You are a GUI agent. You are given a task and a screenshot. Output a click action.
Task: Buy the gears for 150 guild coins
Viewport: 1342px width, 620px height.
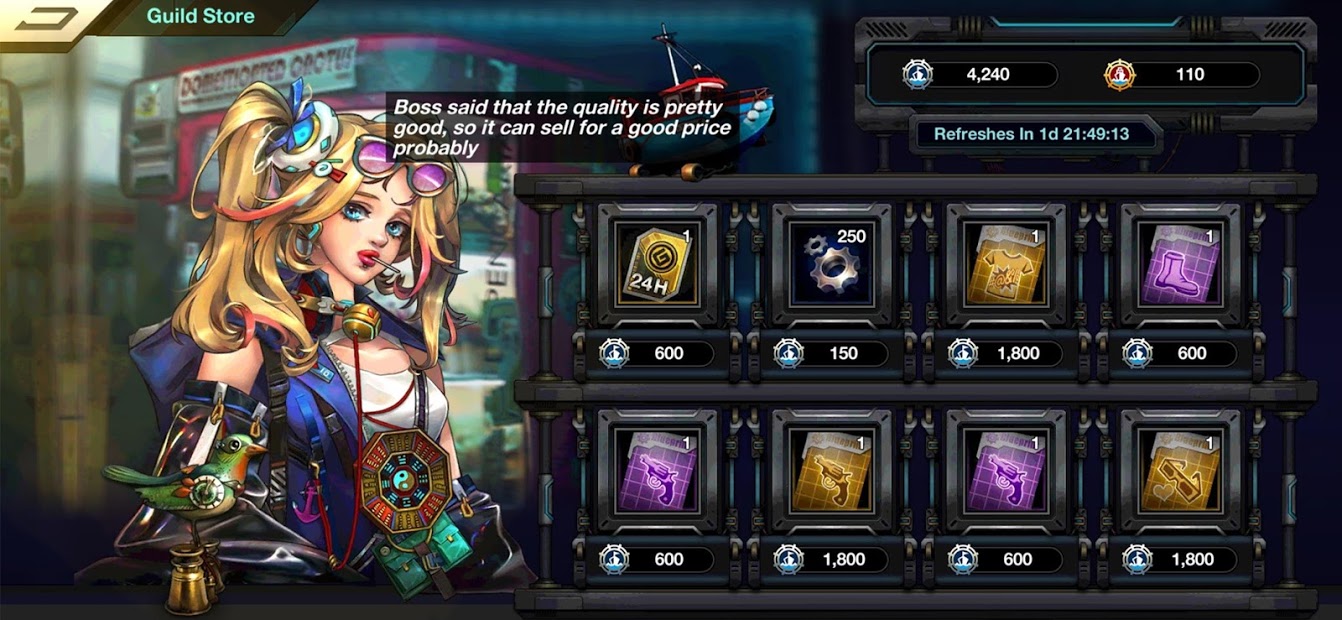831,354
